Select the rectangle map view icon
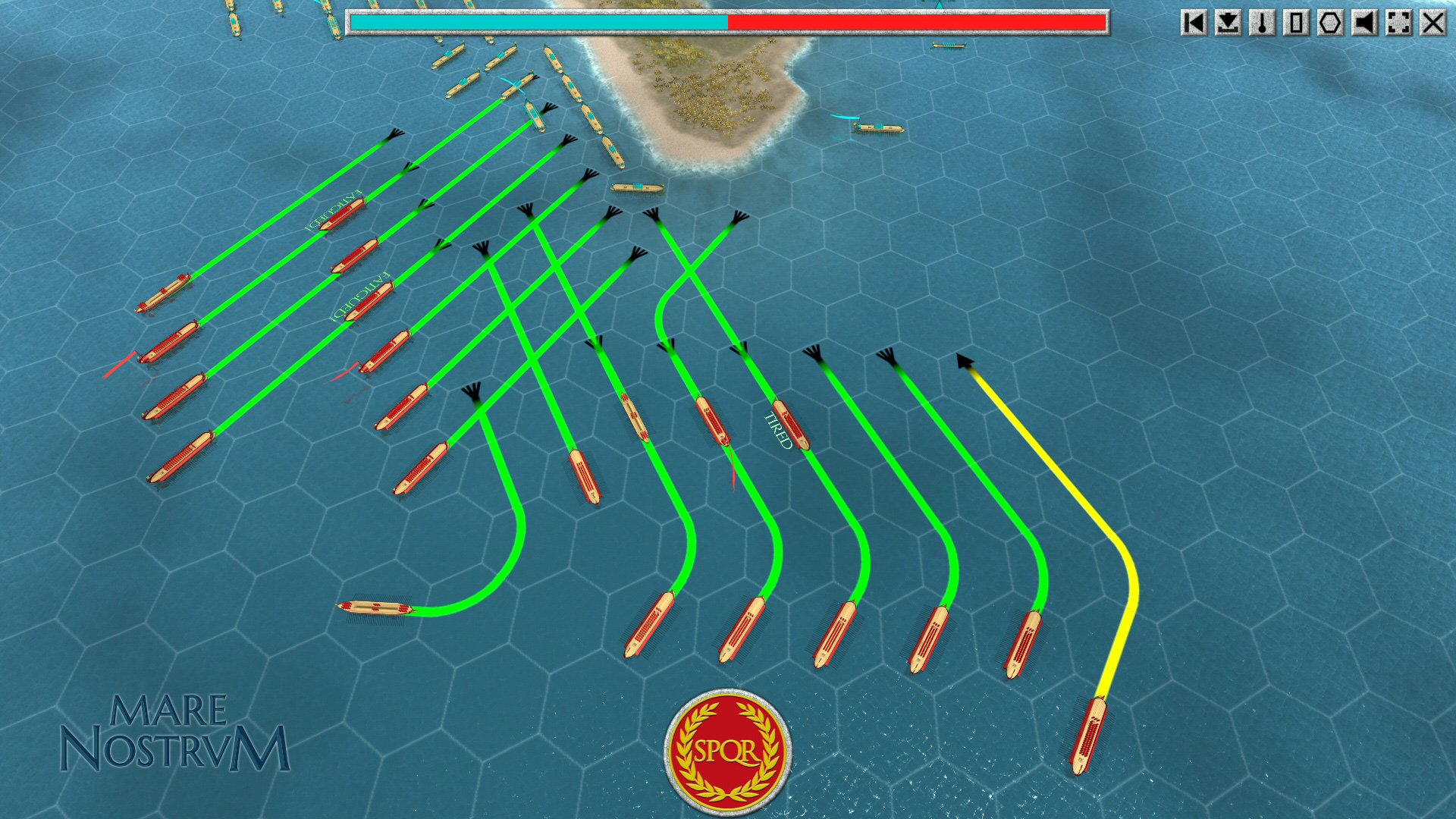This screenshot has height=819, width=1456. click(x=1298, y=23)
